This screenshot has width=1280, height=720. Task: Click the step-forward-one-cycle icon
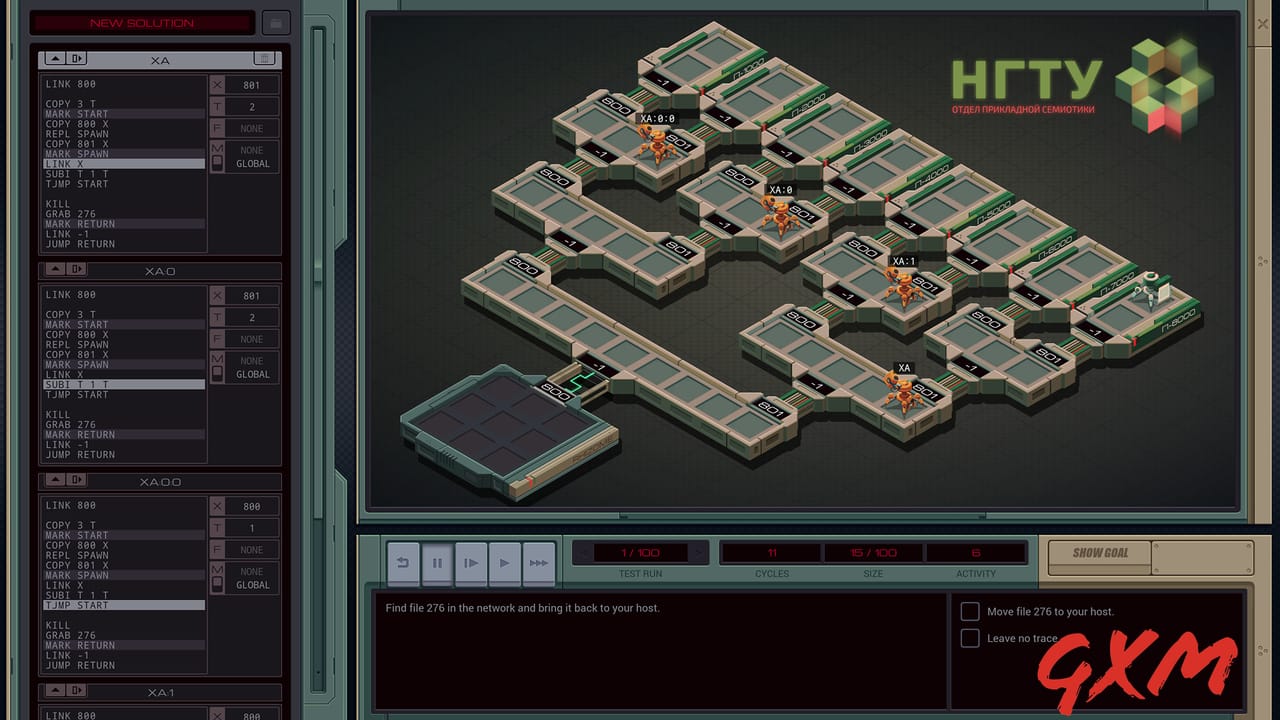[x=471, y=563]
